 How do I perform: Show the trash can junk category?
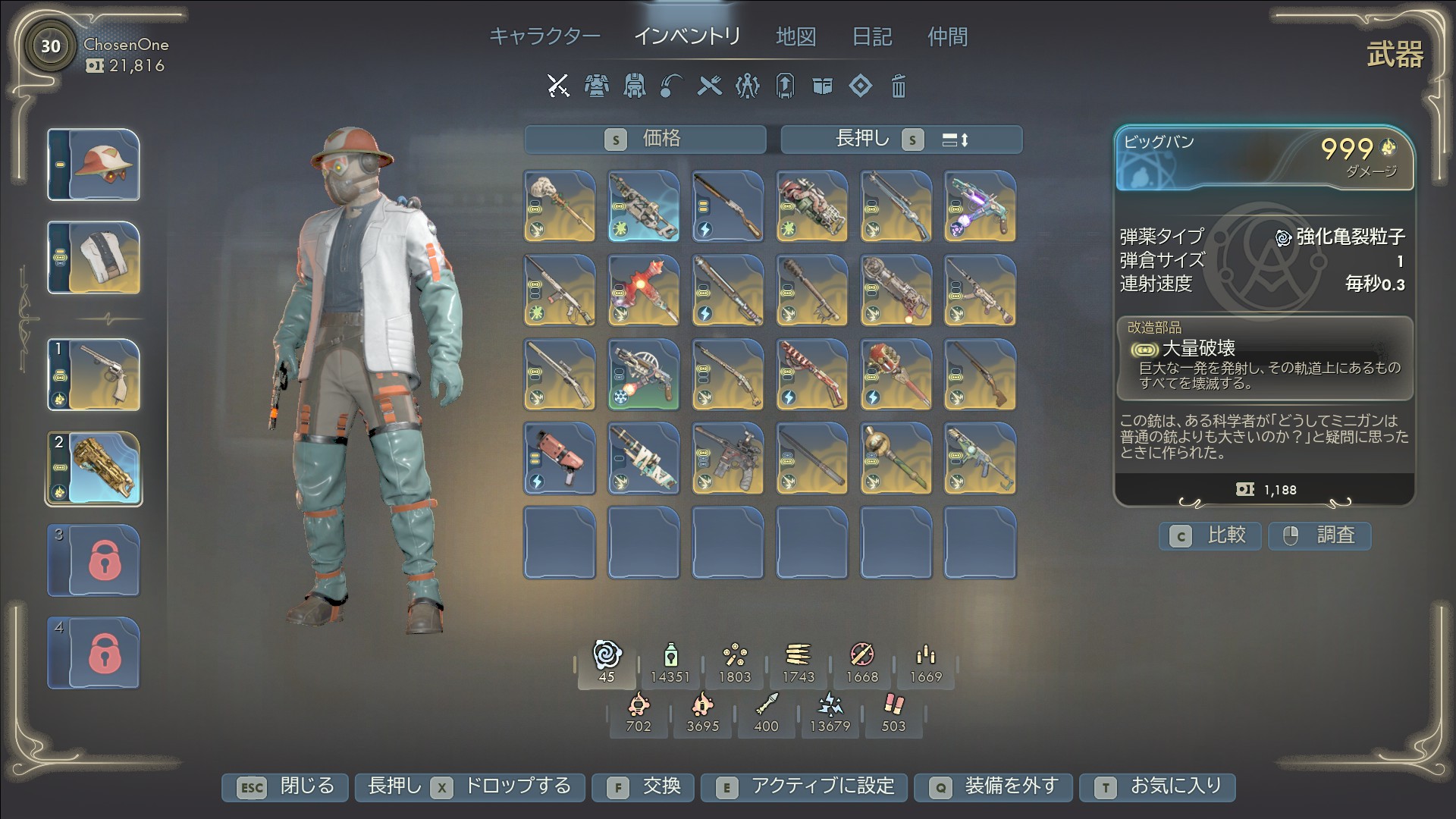898,86
